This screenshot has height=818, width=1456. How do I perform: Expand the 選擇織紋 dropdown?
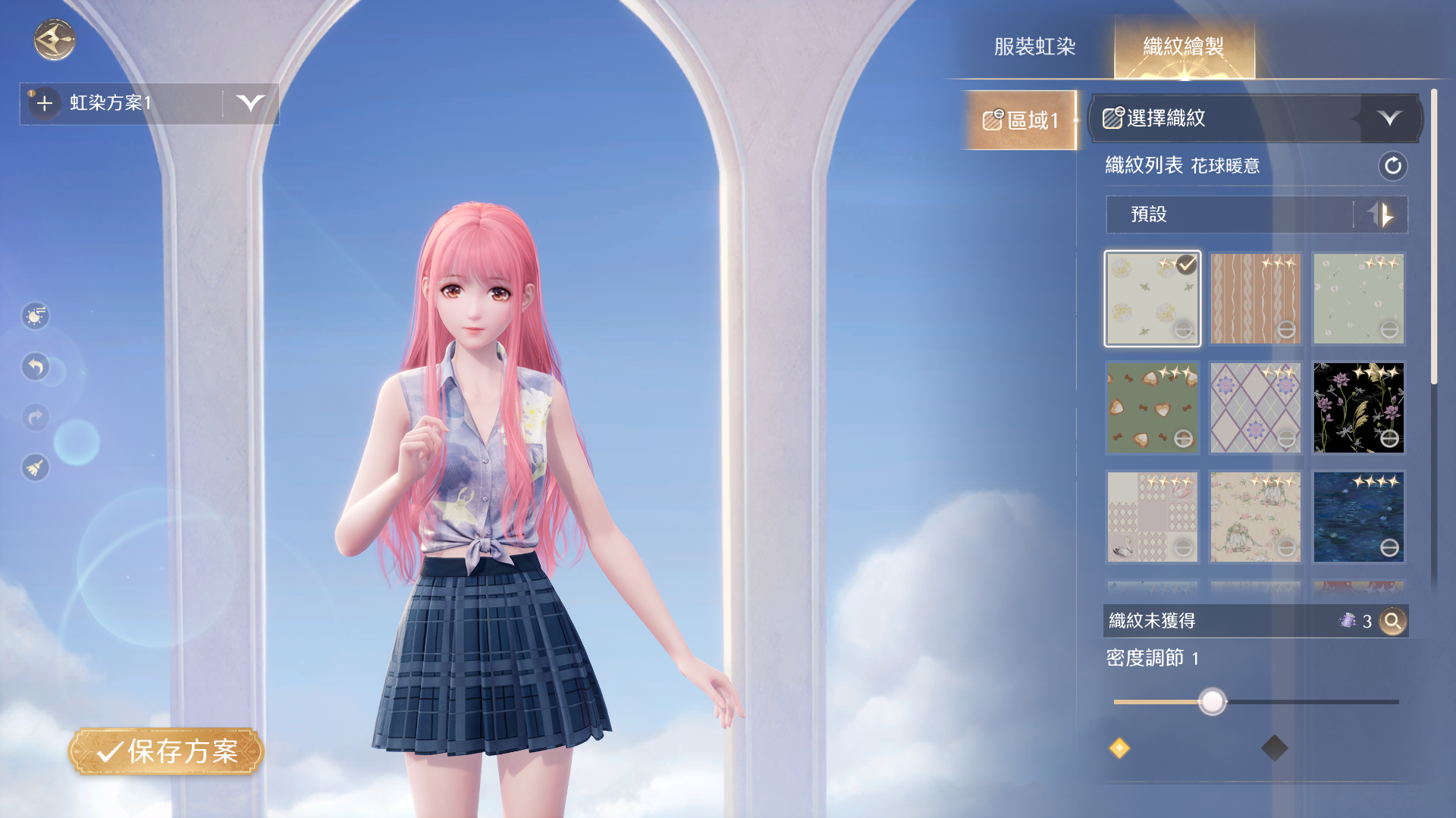point(1389,118)
